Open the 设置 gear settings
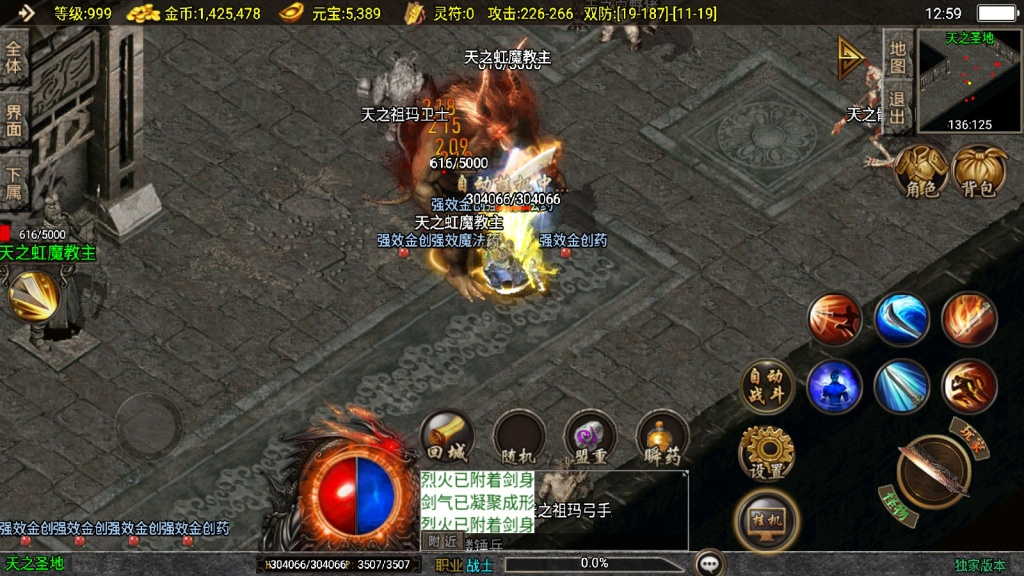 pyautogui.click(x=766, y=454)
